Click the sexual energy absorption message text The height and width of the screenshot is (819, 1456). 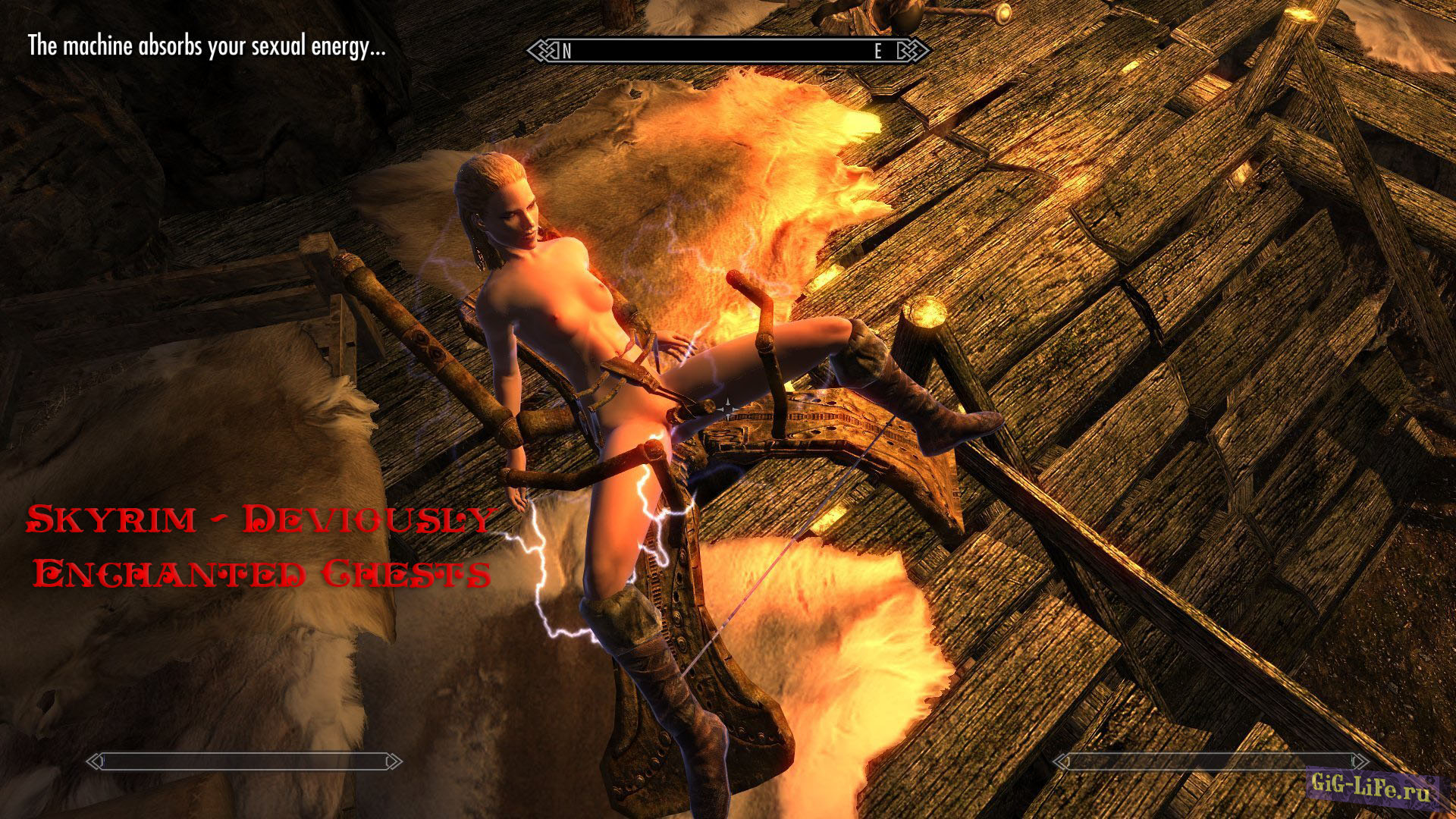pos(205,47)
